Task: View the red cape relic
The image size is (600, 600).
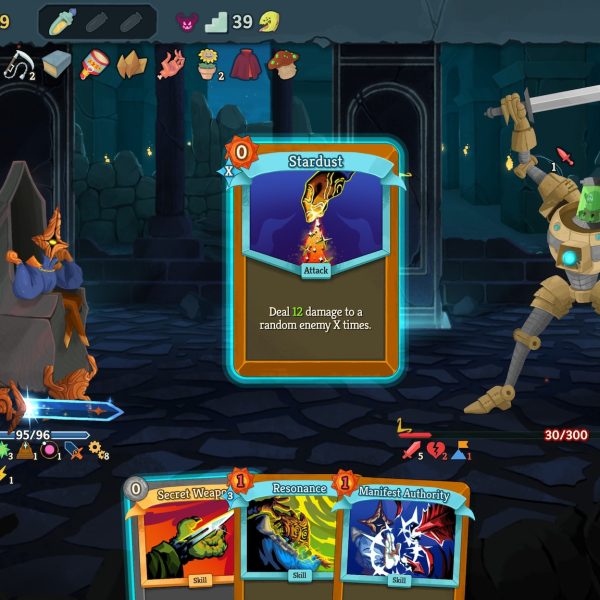Action: click(246, 64)
